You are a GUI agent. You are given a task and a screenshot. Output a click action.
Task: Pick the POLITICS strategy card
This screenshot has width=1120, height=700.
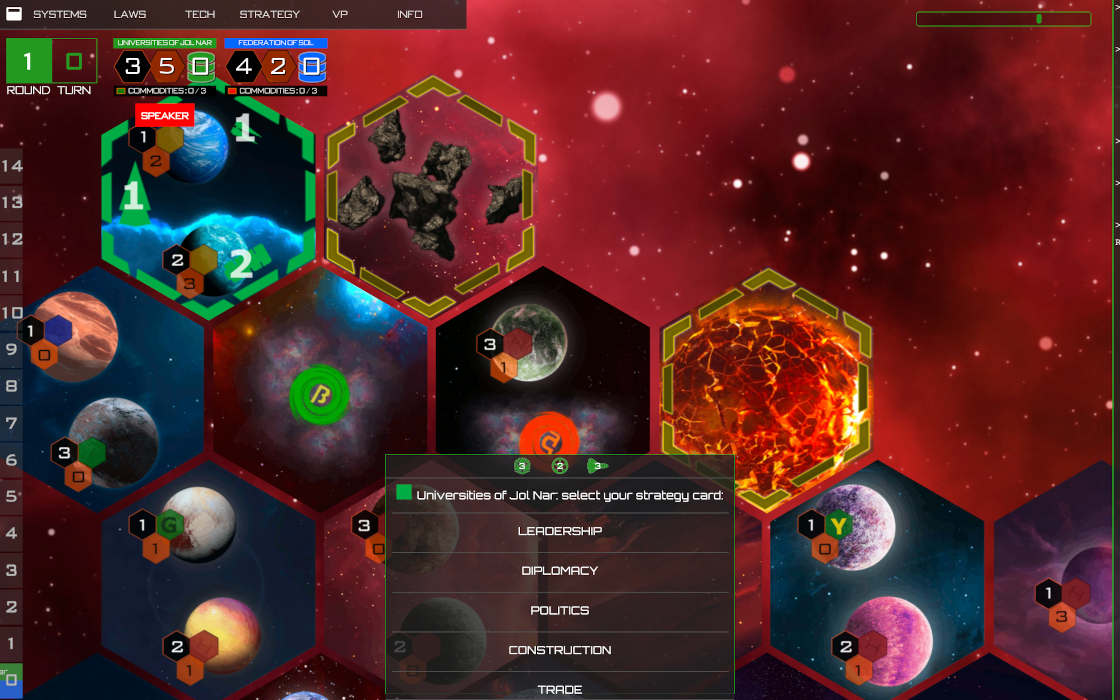point(560,610)
